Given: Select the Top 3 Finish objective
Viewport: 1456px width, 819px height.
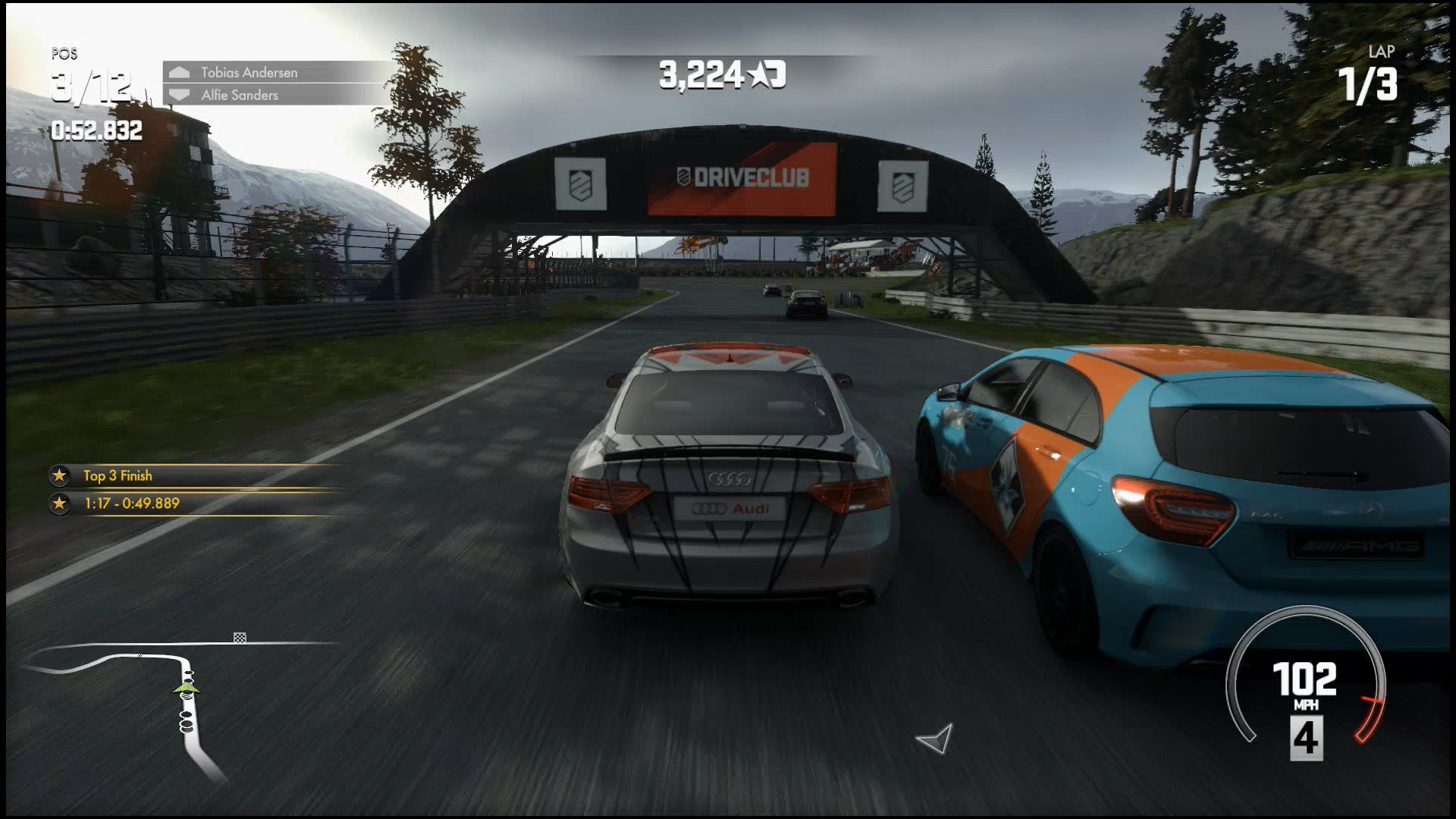Looking at the screenshot, I should 118,475.
